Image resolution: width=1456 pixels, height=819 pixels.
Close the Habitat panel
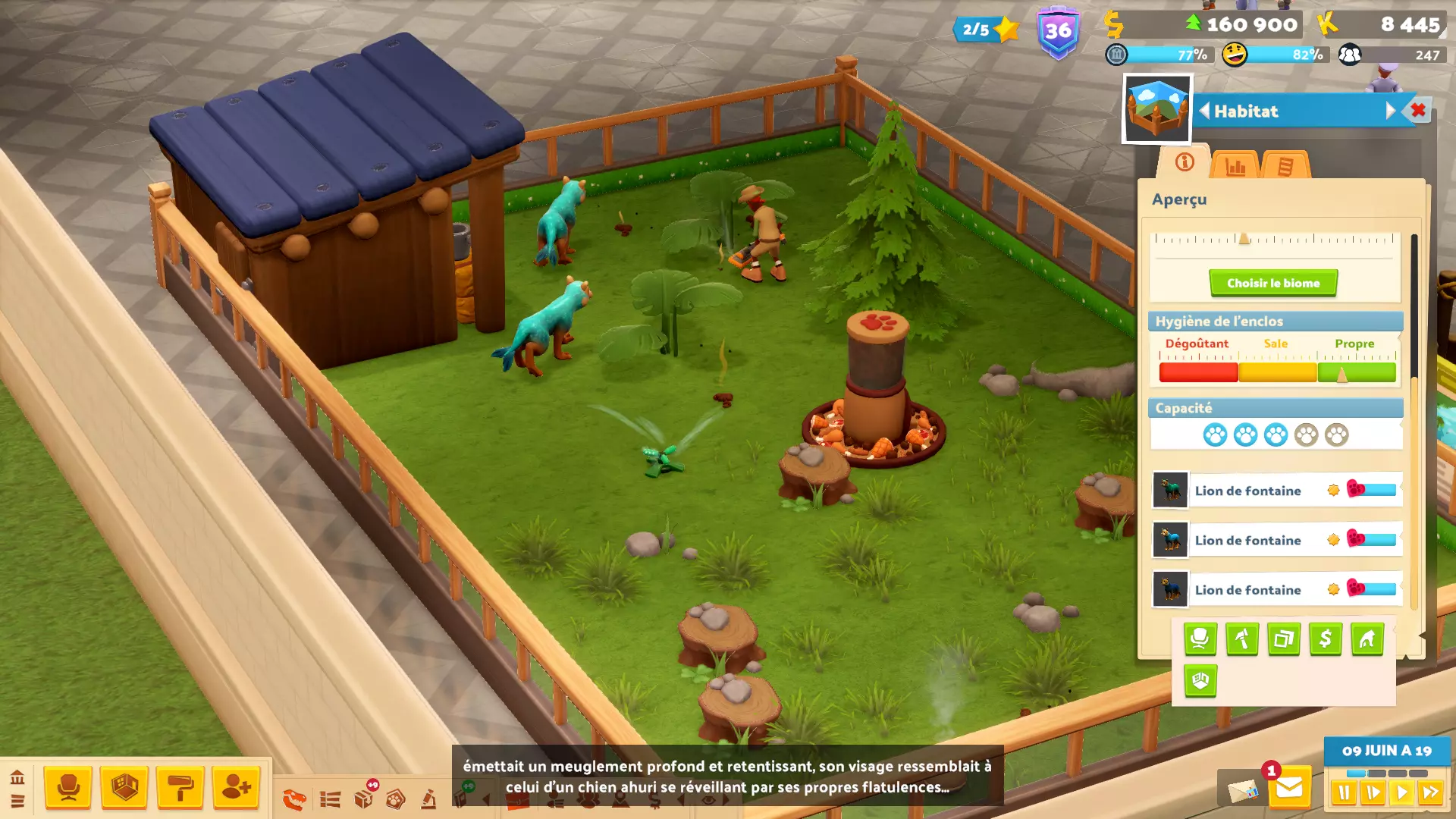tap(1418, 111)
